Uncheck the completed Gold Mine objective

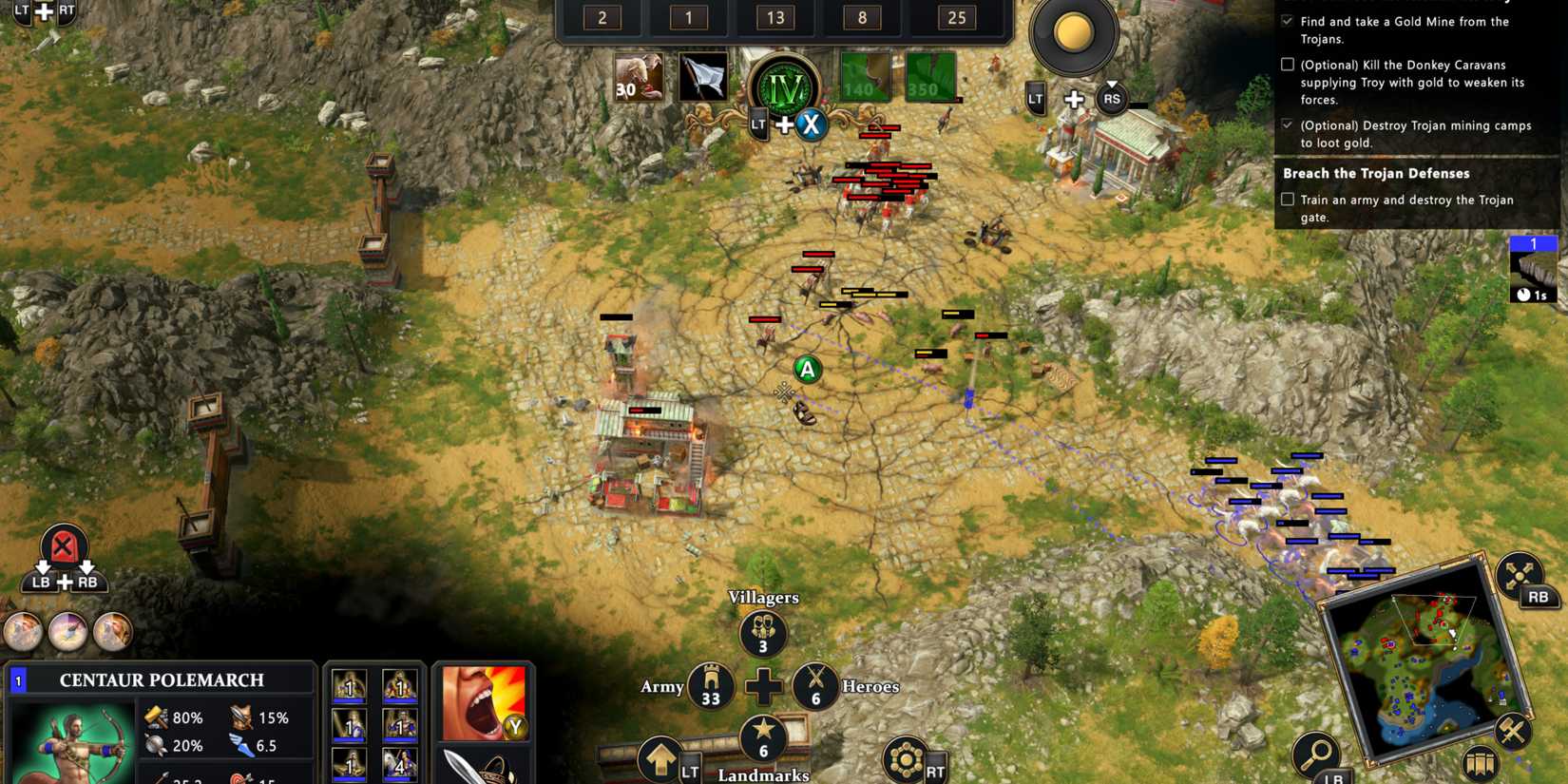coord(1288,21)
